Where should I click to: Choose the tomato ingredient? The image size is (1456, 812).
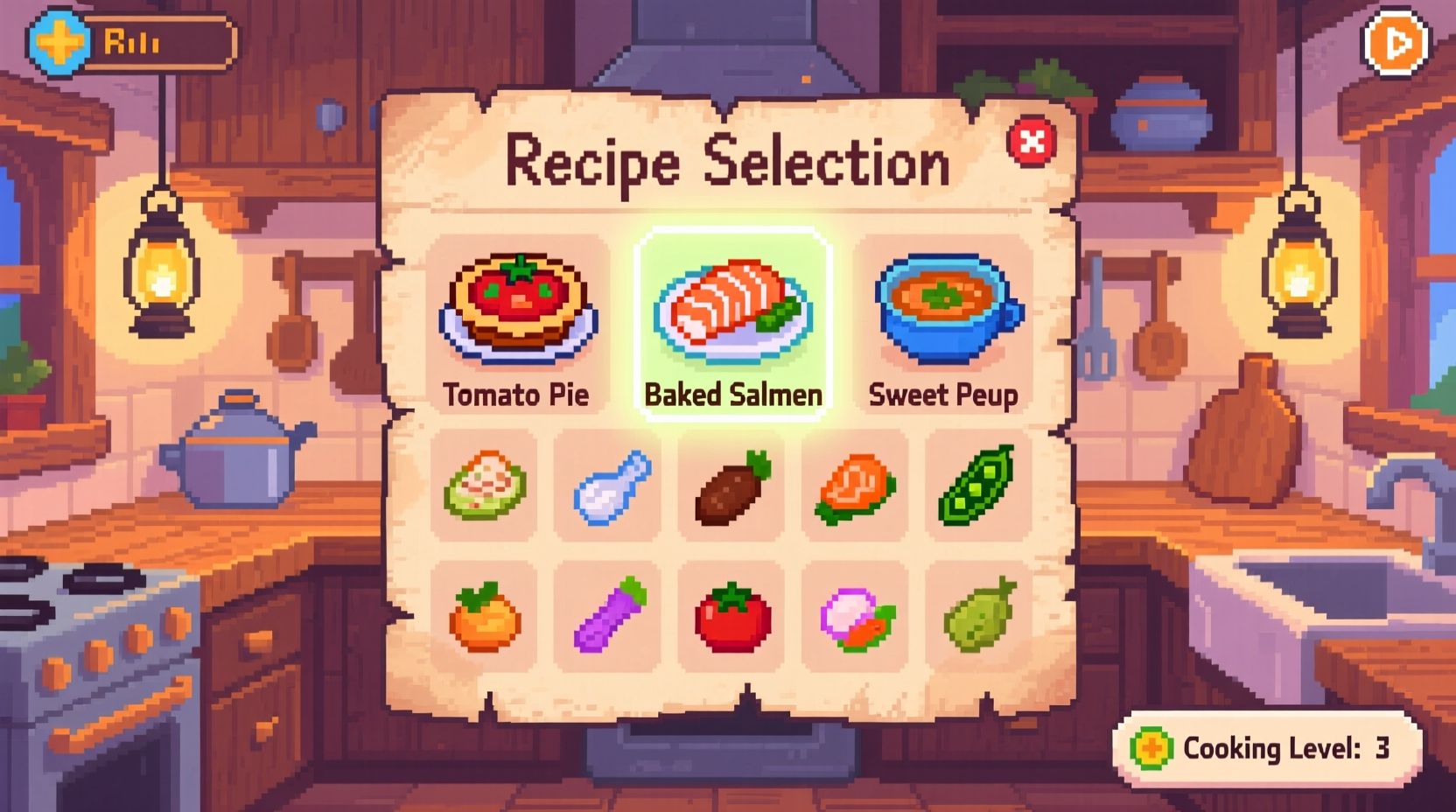[732, 617]
